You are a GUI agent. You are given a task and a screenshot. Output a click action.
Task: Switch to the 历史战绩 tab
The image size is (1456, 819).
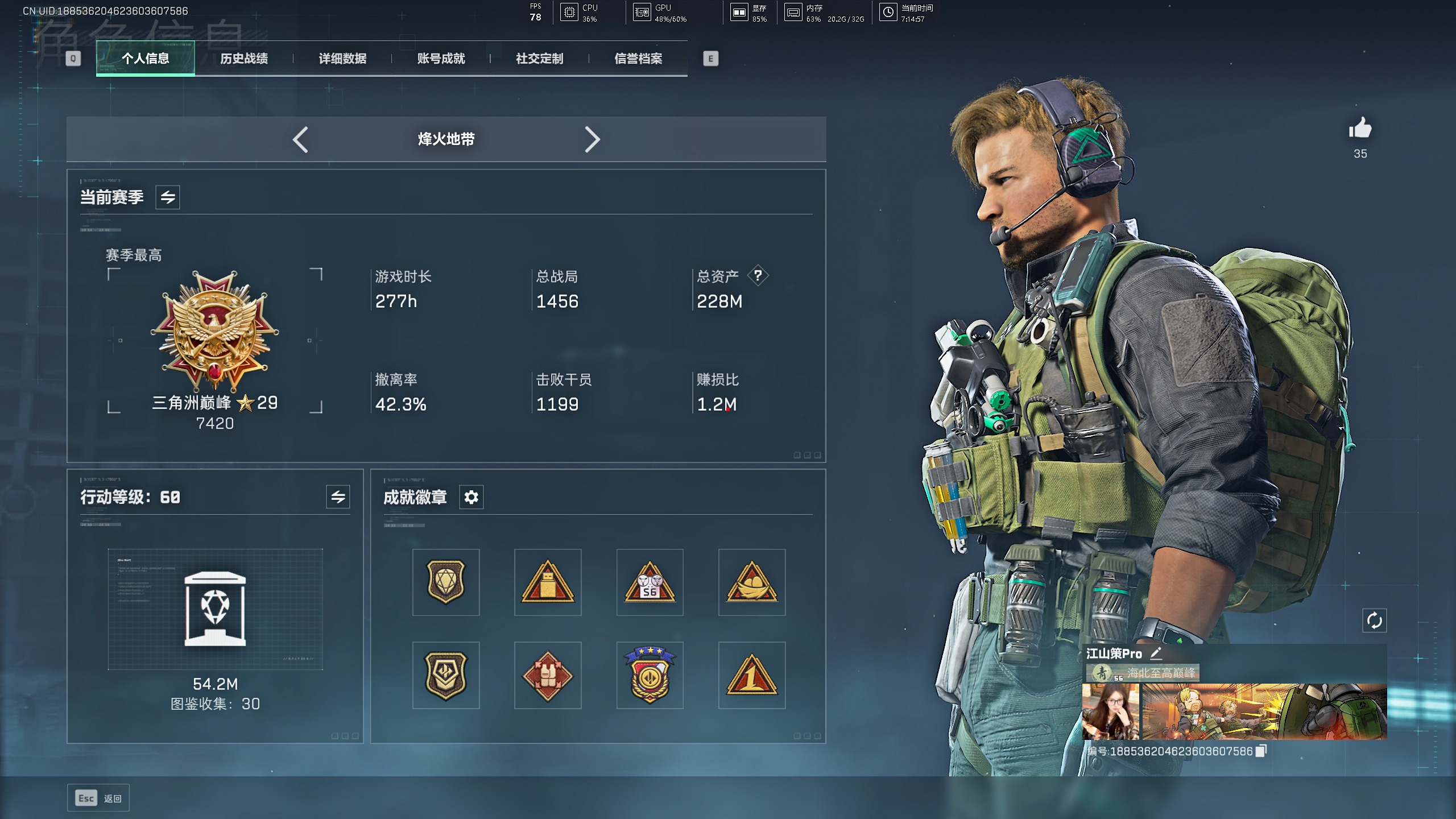pyautogui.click(x=244, y=59)
